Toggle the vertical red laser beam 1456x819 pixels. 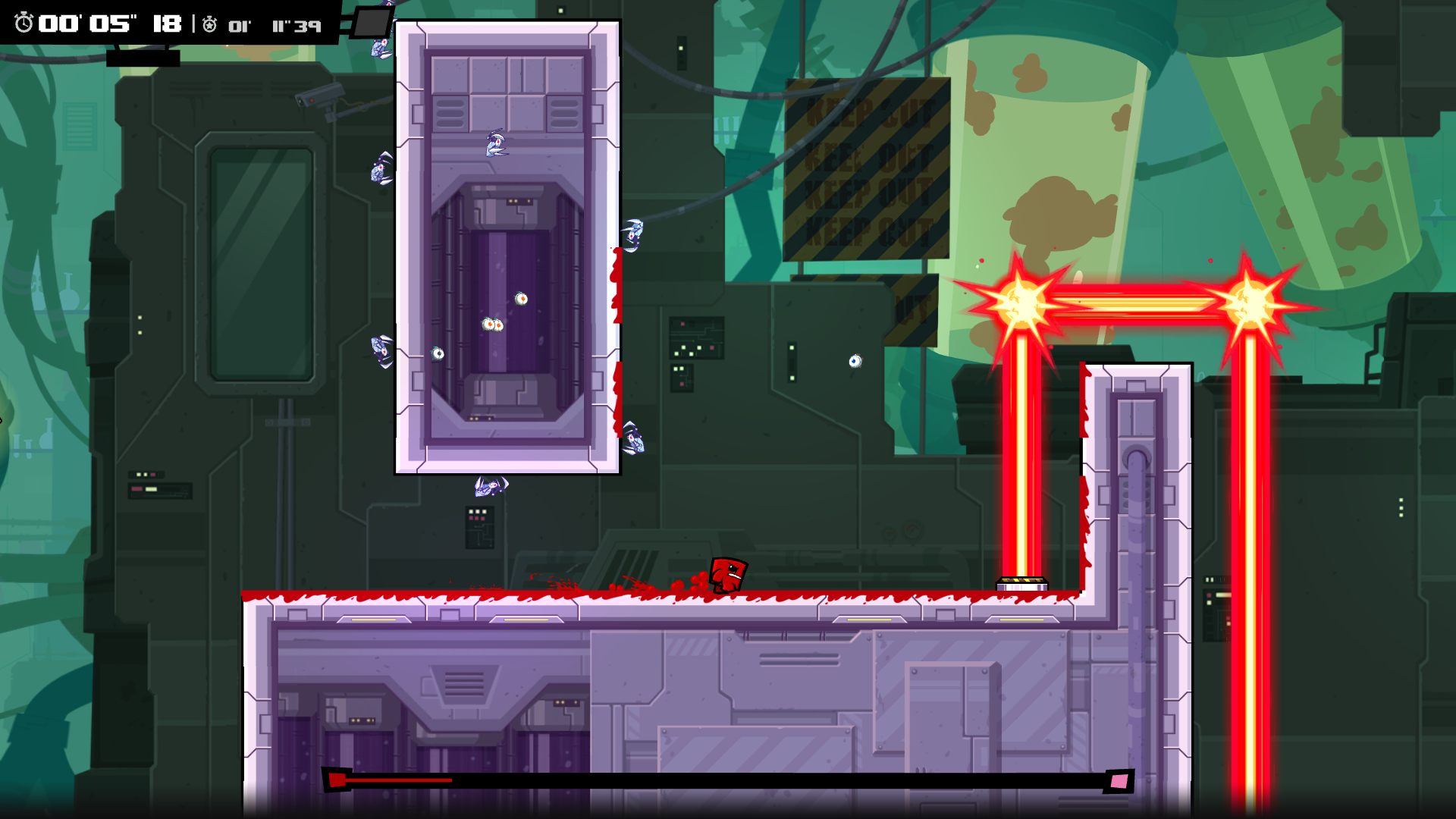pyautogui.click(x=1022, y=447)
